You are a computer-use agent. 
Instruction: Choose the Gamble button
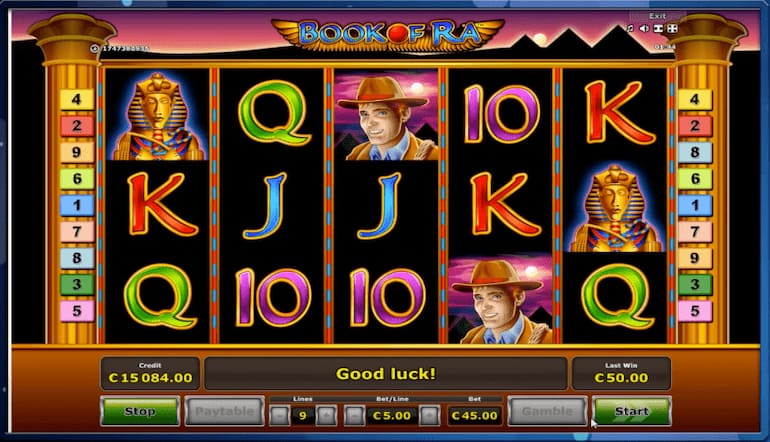pos(546,411)
